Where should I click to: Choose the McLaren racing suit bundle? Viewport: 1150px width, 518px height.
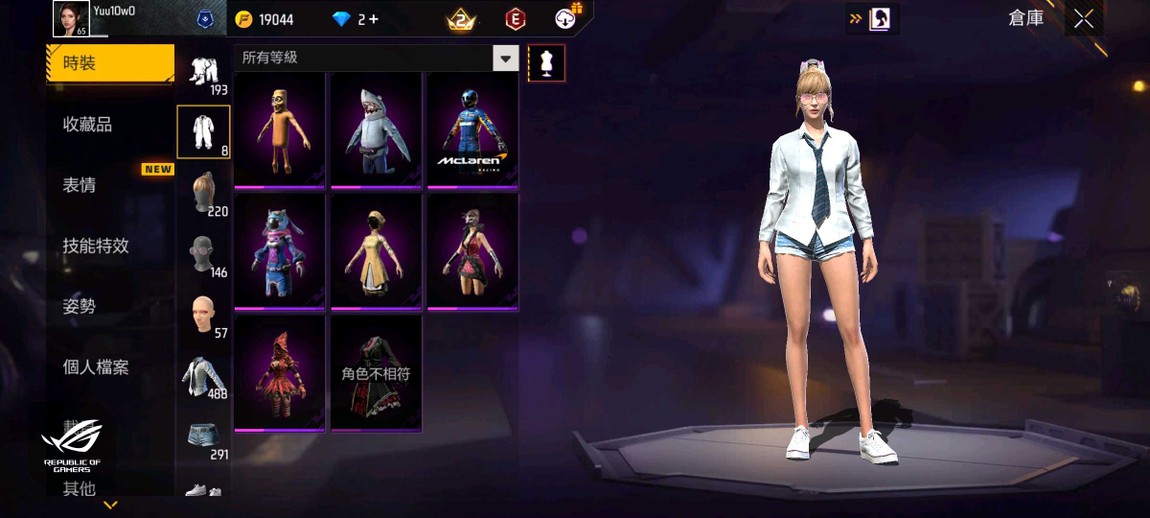tap(472, 130)
